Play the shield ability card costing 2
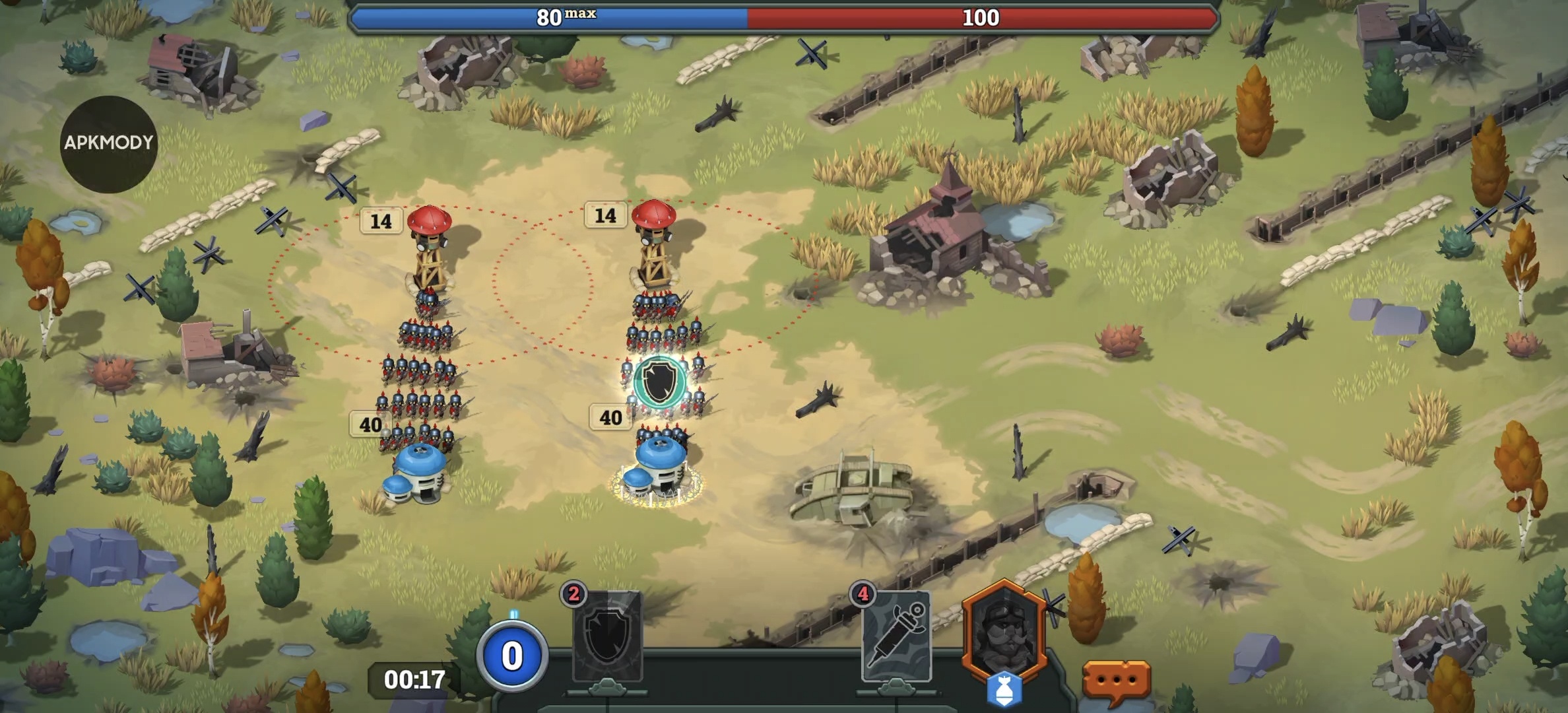 click(607, 636)
